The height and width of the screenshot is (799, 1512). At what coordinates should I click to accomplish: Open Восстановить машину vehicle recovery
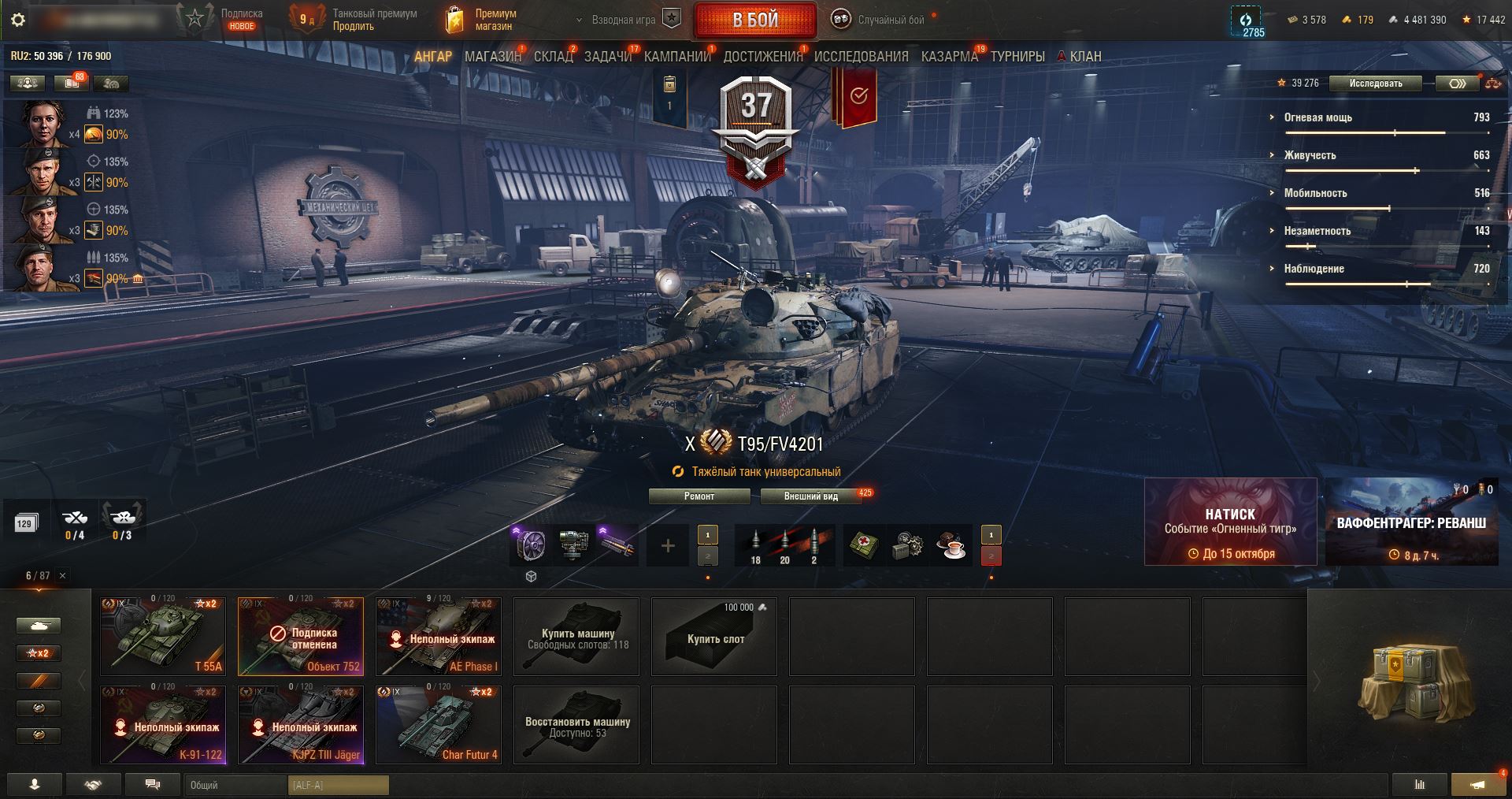[576, 724]
